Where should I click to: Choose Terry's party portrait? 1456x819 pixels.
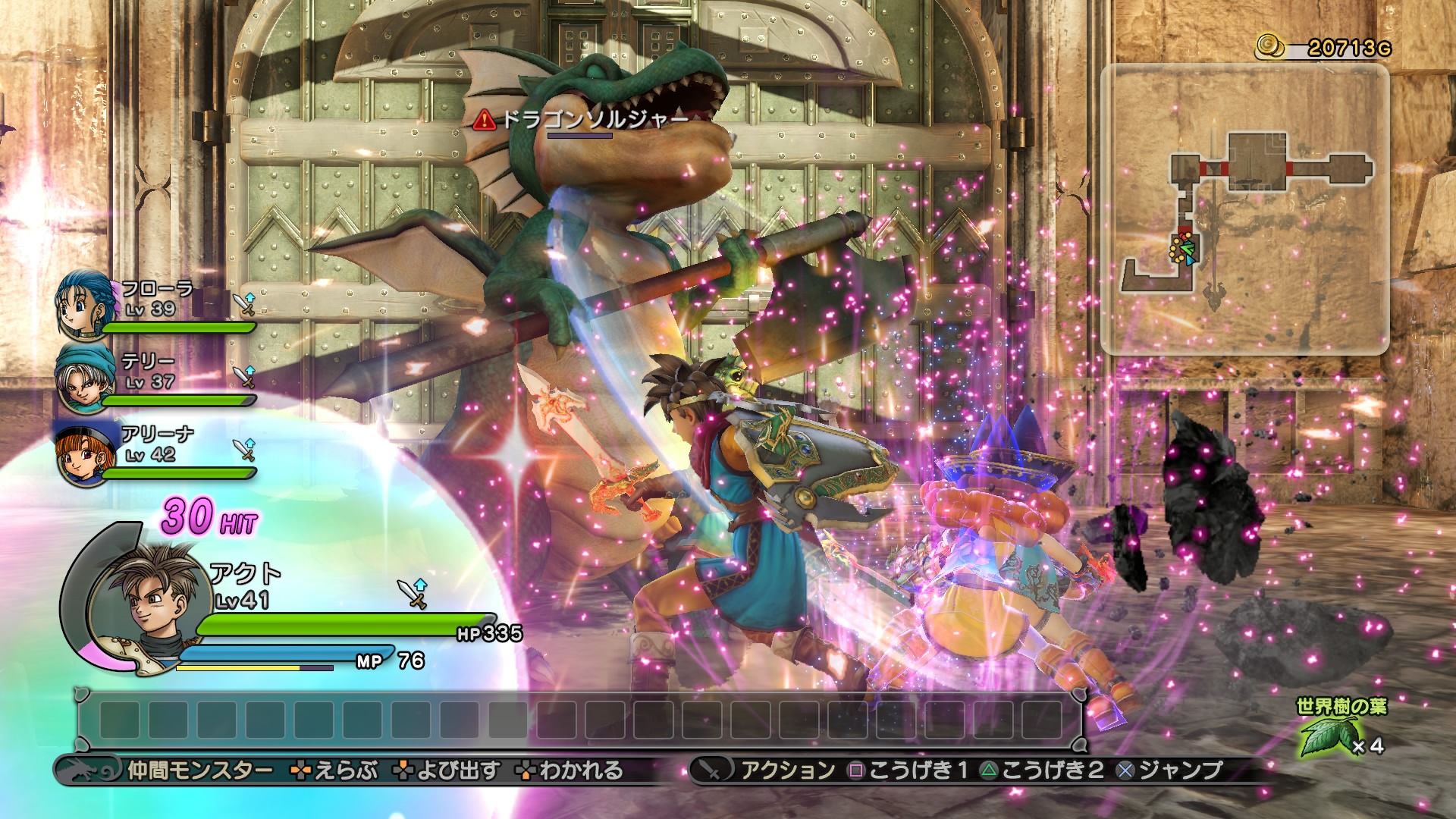[80, 378]
